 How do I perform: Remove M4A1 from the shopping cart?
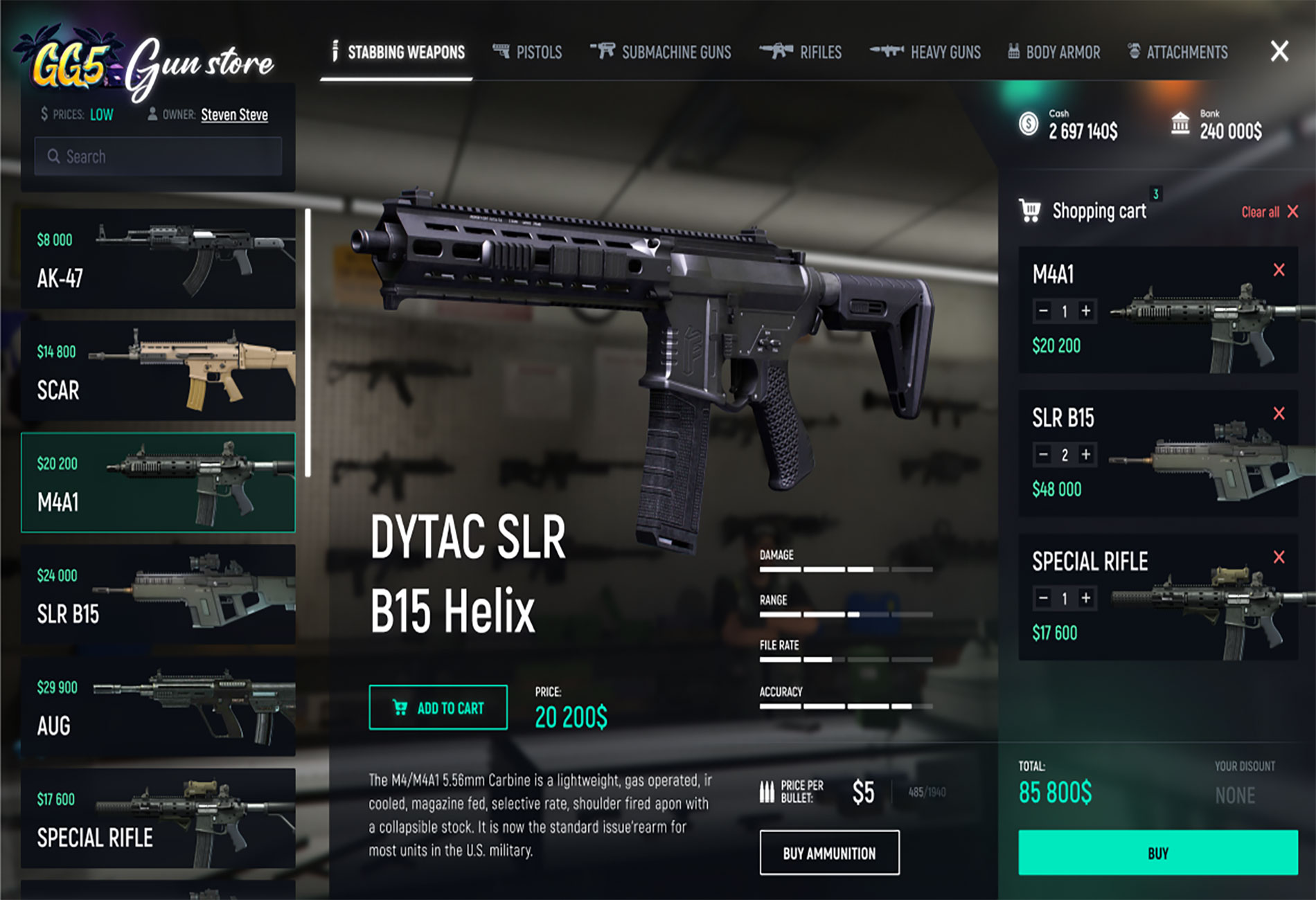click(x=1279, y=270)
